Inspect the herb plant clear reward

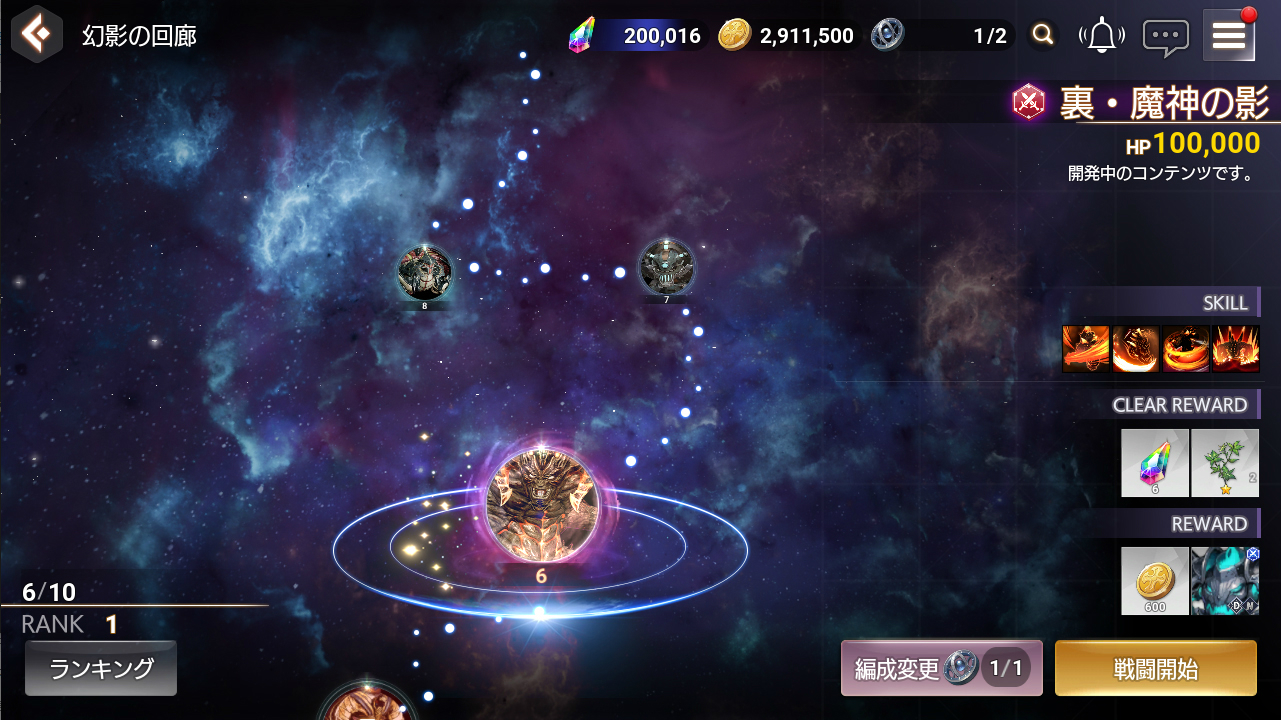pos(1225,463)
